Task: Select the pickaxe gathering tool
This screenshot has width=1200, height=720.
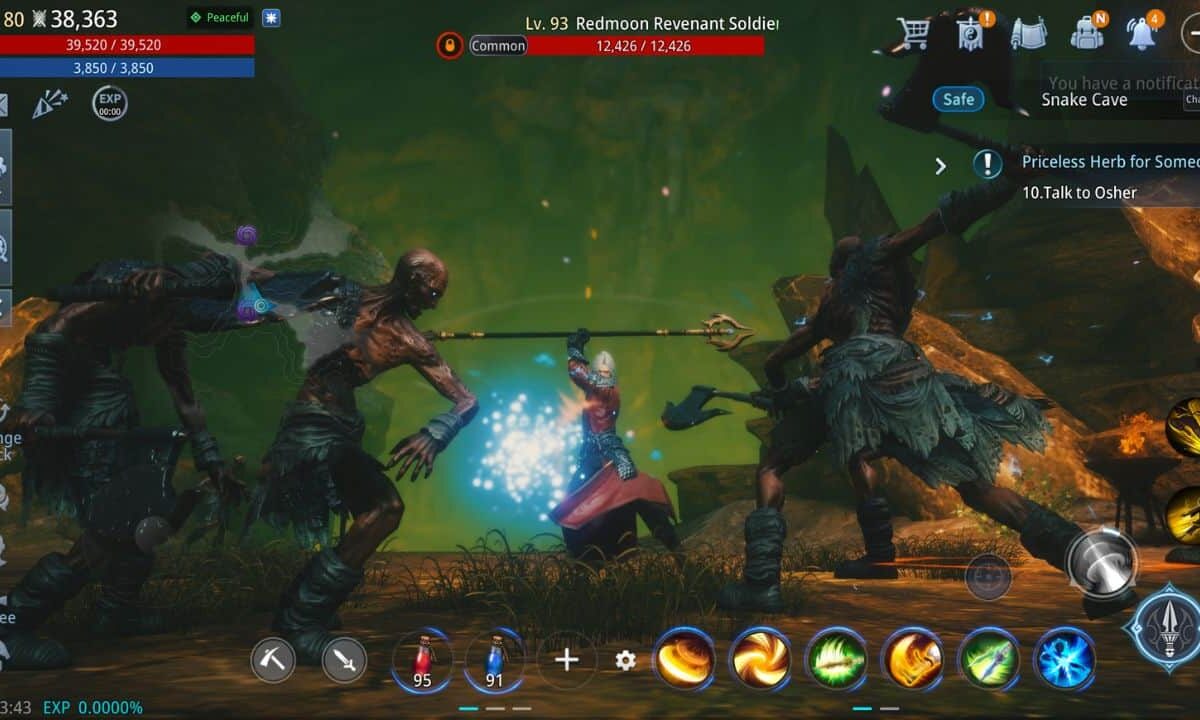Action: click(272, 660)
